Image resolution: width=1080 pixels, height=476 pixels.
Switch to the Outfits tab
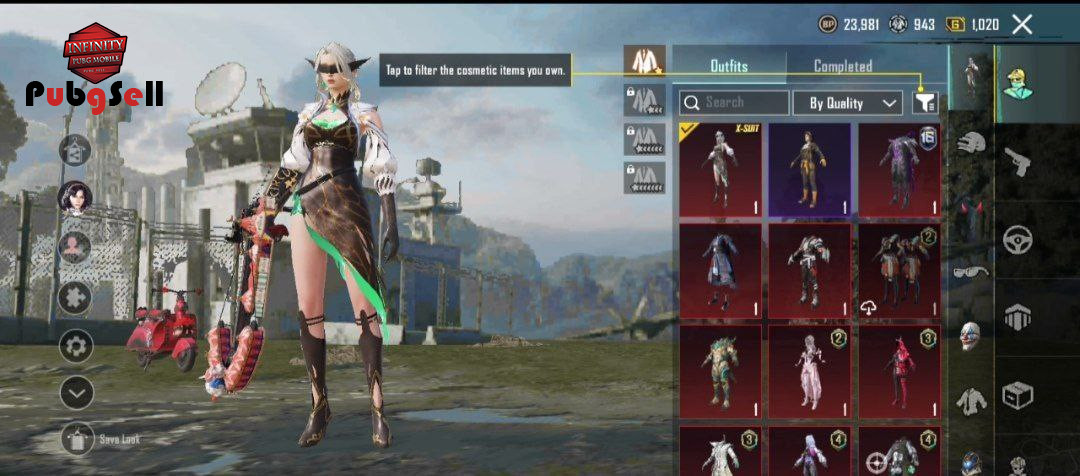(x=729, y=66)
